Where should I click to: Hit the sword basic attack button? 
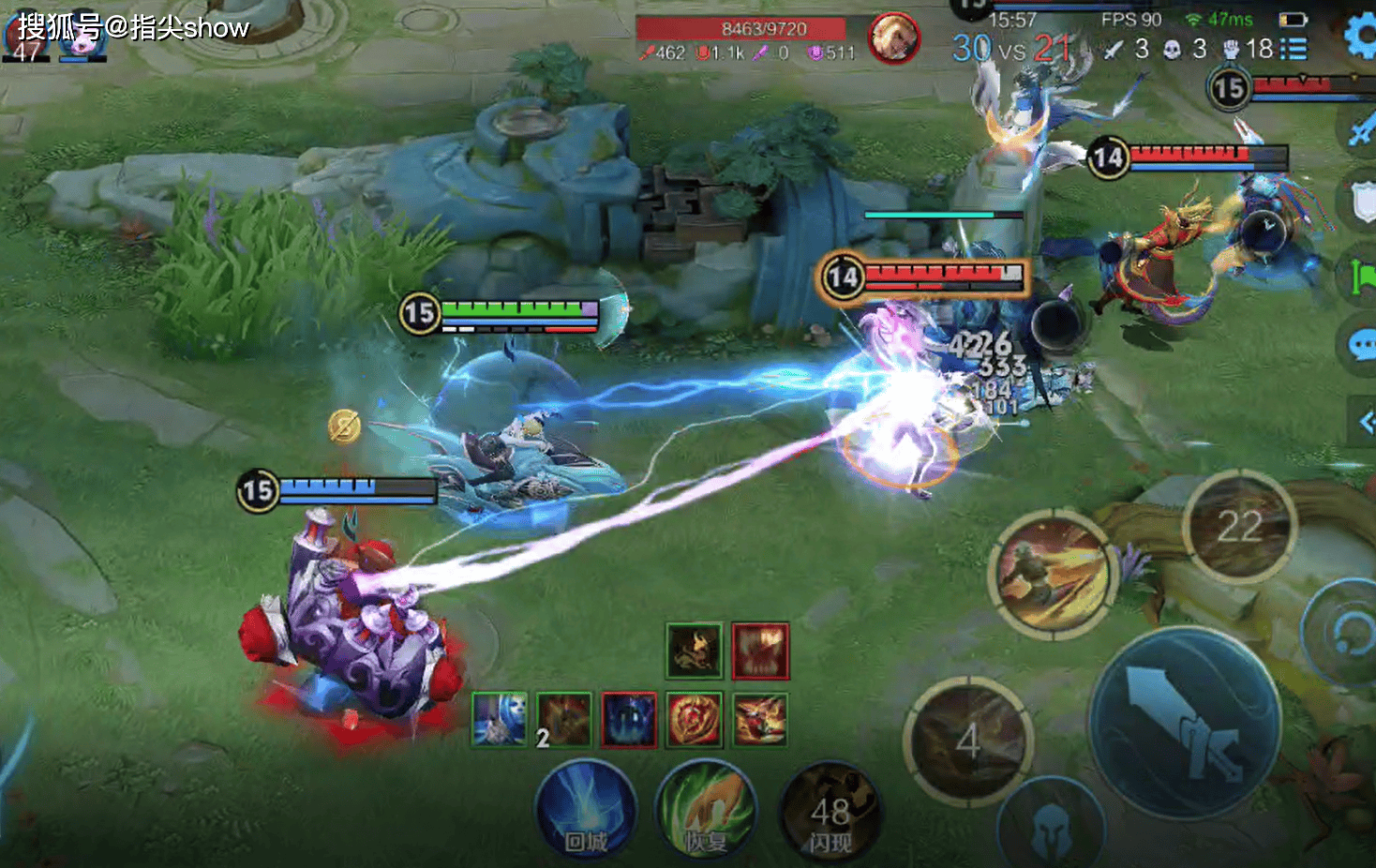pos(1184,723)
